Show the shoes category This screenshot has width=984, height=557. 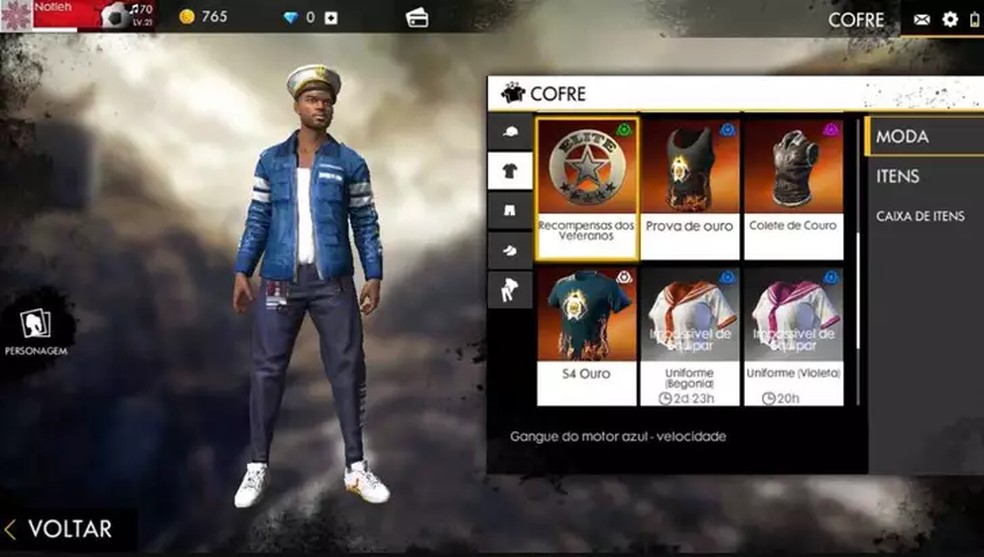click(510, 250)
